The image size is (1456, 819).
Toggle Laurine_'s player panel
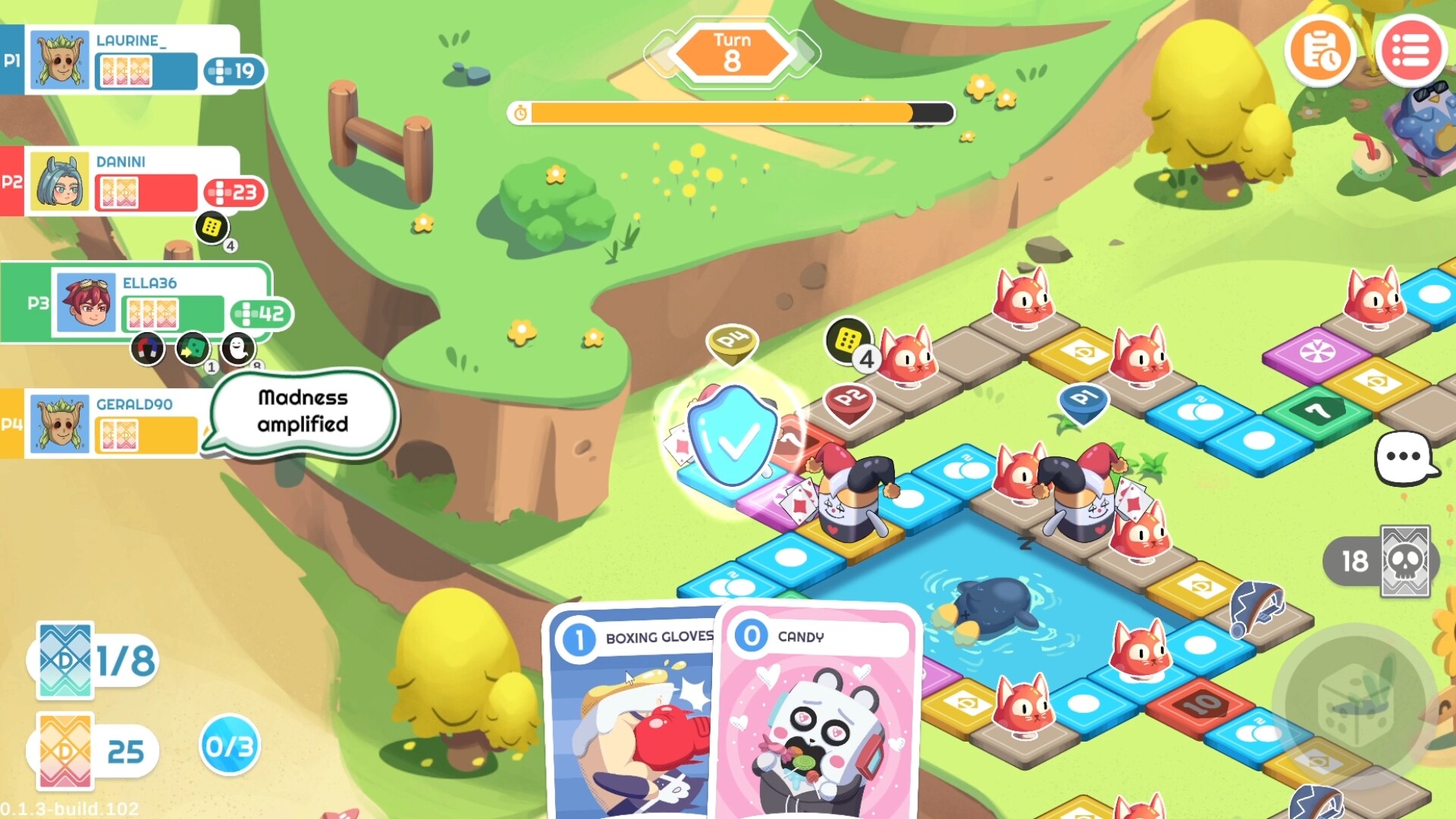coord(136,59)
